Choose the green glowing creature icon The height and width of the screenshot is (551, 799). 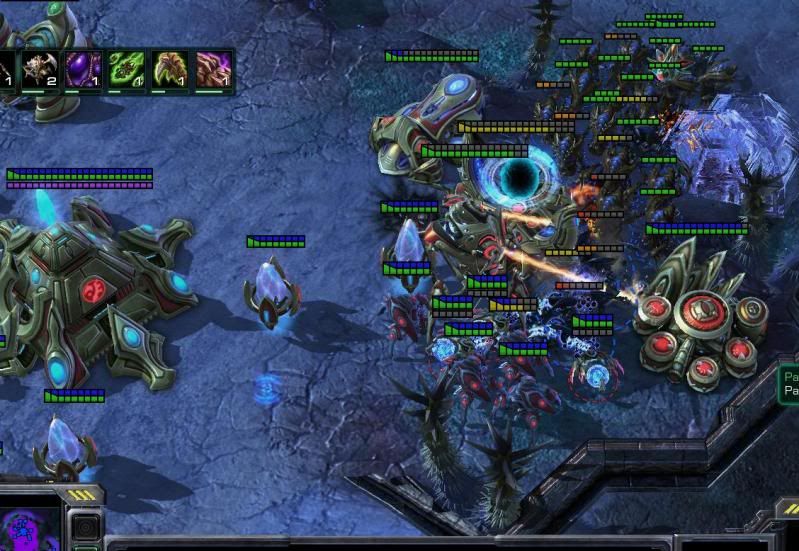pyautogui.click(x=125, y=70)
